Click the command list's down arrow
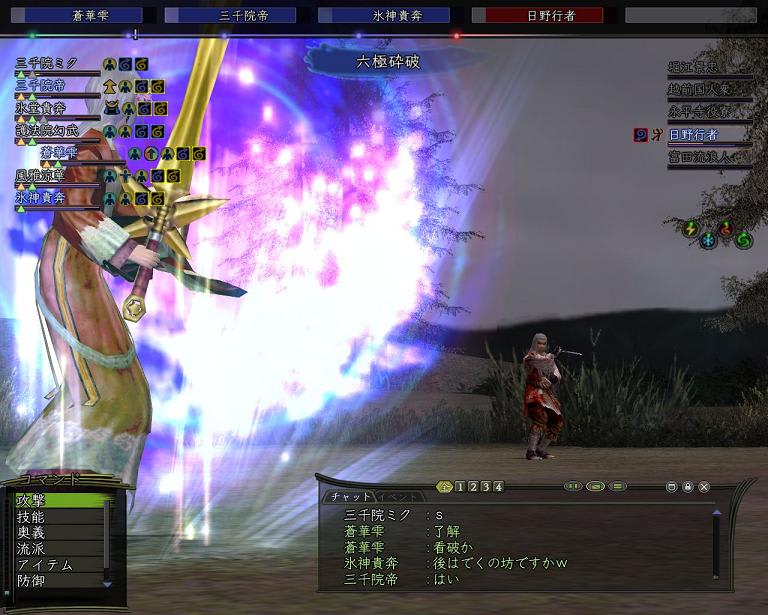This screenshot has width=768, height=615. tap(108, 583)
